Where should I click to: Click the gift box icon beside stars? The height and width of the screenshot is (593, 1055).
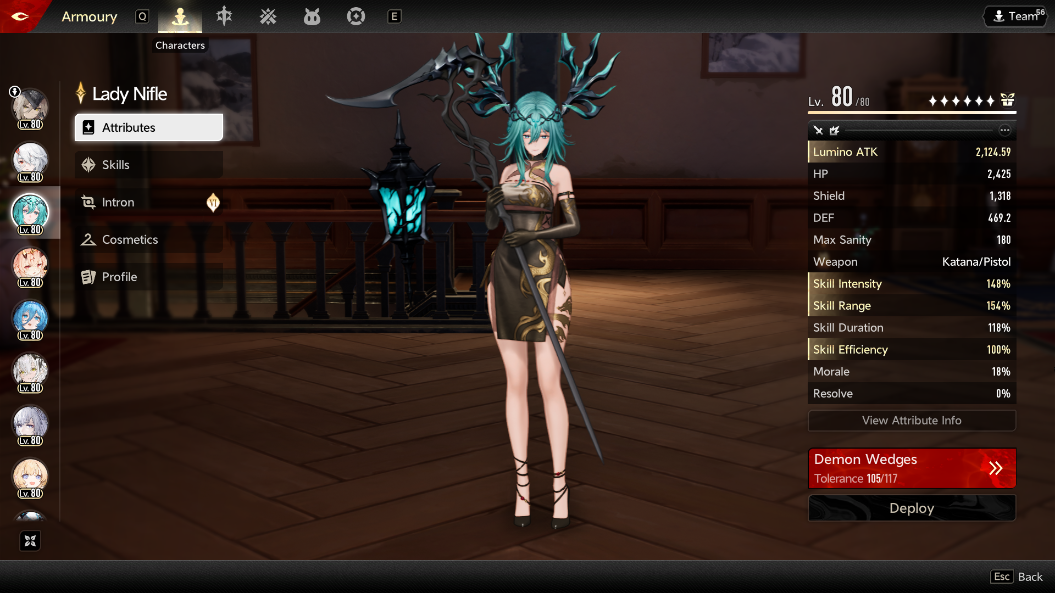[1007, 100]
